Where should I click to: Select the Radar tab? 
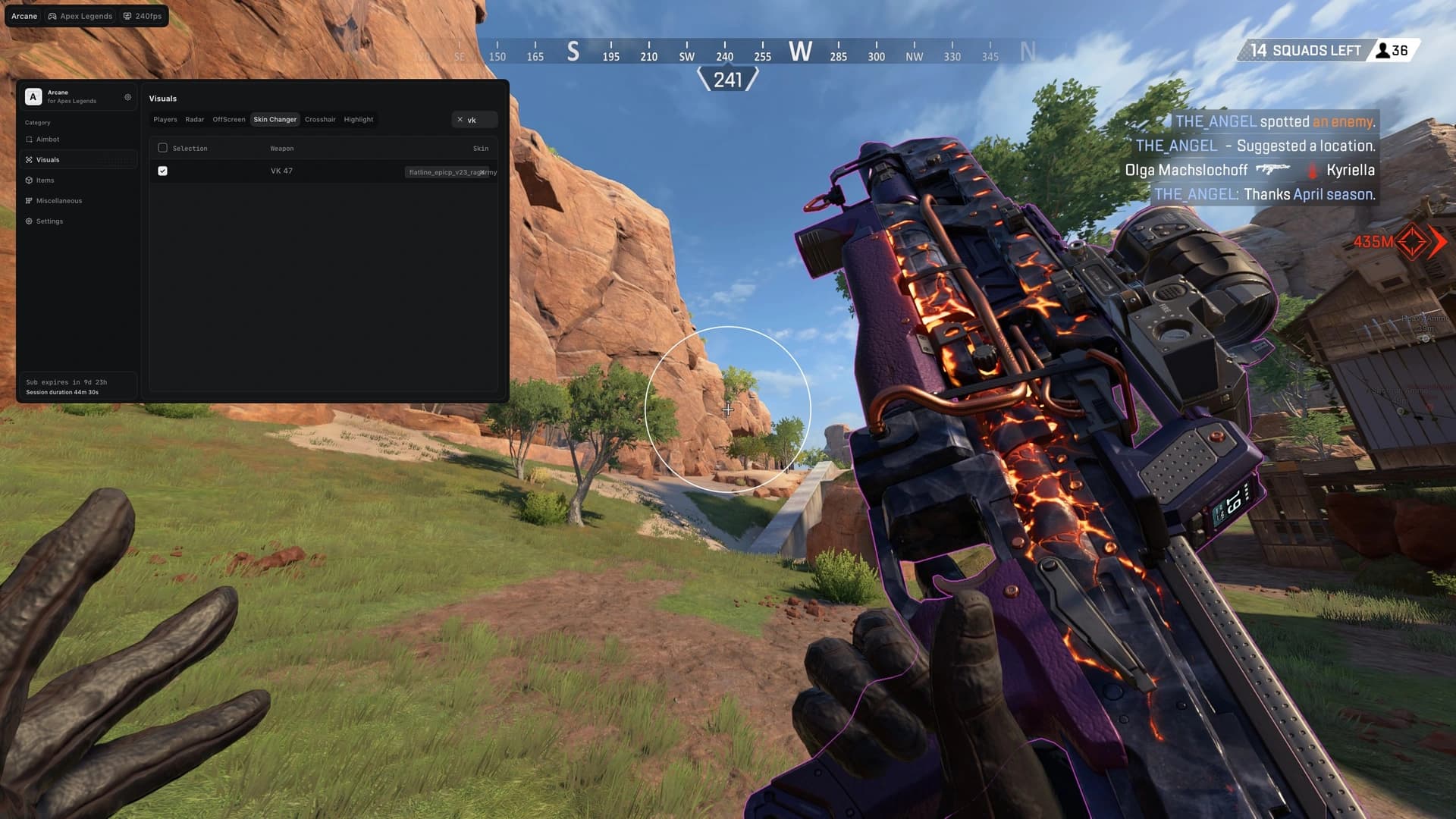click(x=195, y=119)
